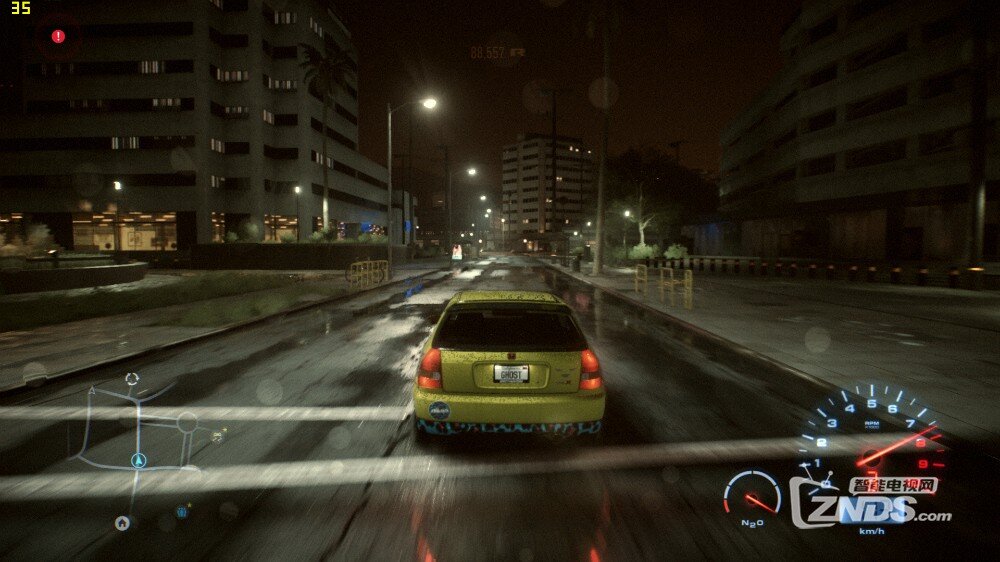This screenshot has width=1000, height=562.
Task: Click the red exclamation alert icon
Action: (x=58, y=36)
